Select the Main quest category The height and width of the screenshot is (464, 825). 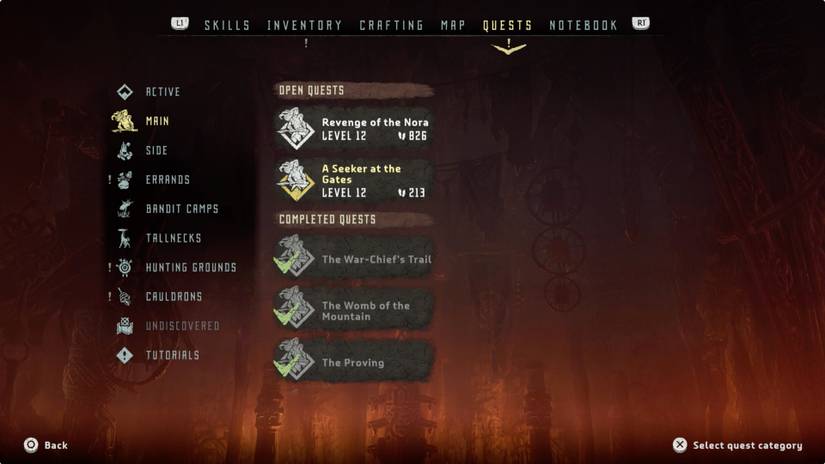(157, 121)
